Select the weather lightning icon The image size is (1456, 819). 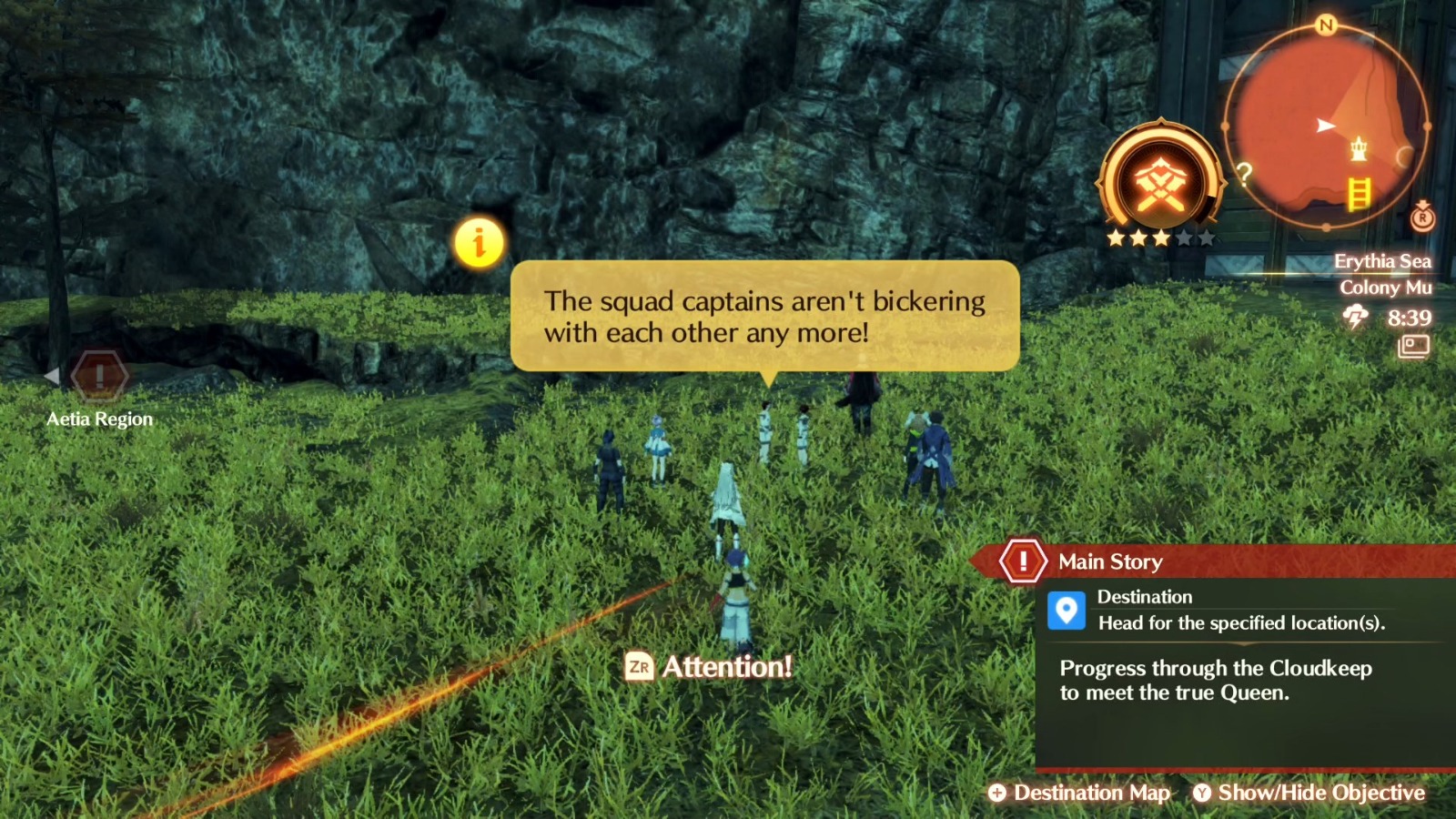point(1355,316)
